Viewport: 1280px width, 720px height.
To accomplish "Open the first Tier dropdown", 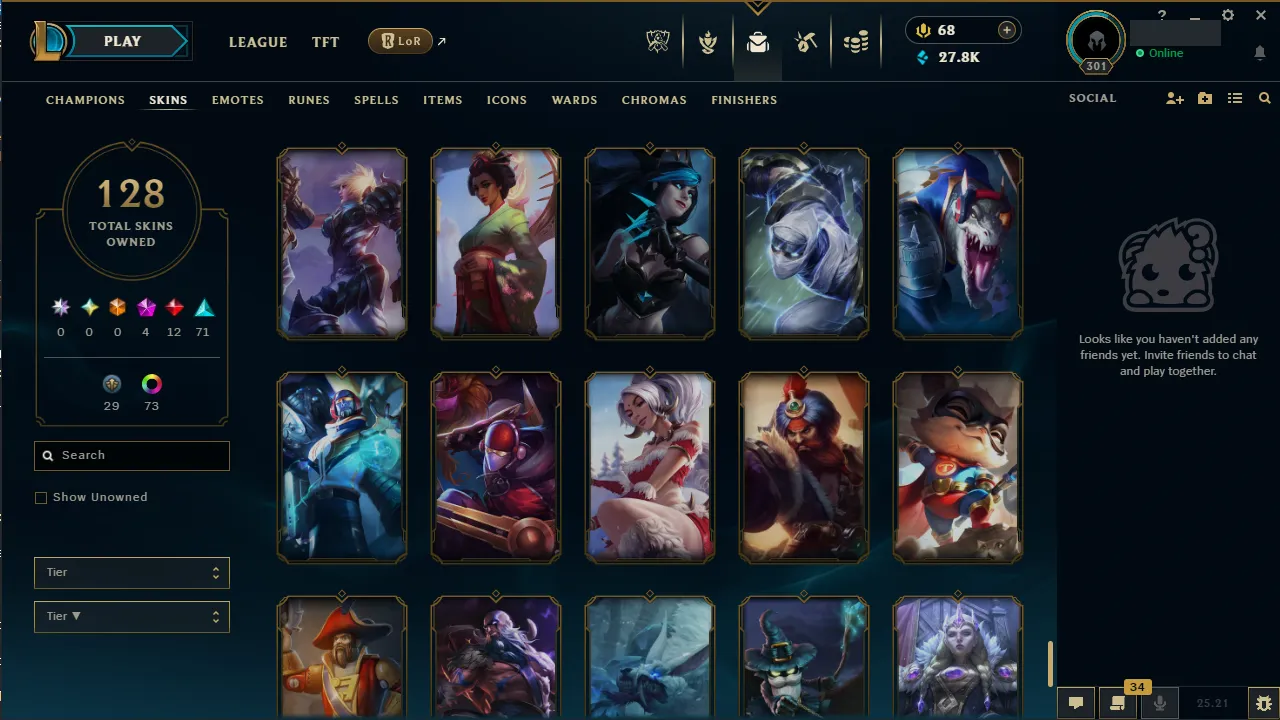I will point(131,572).
